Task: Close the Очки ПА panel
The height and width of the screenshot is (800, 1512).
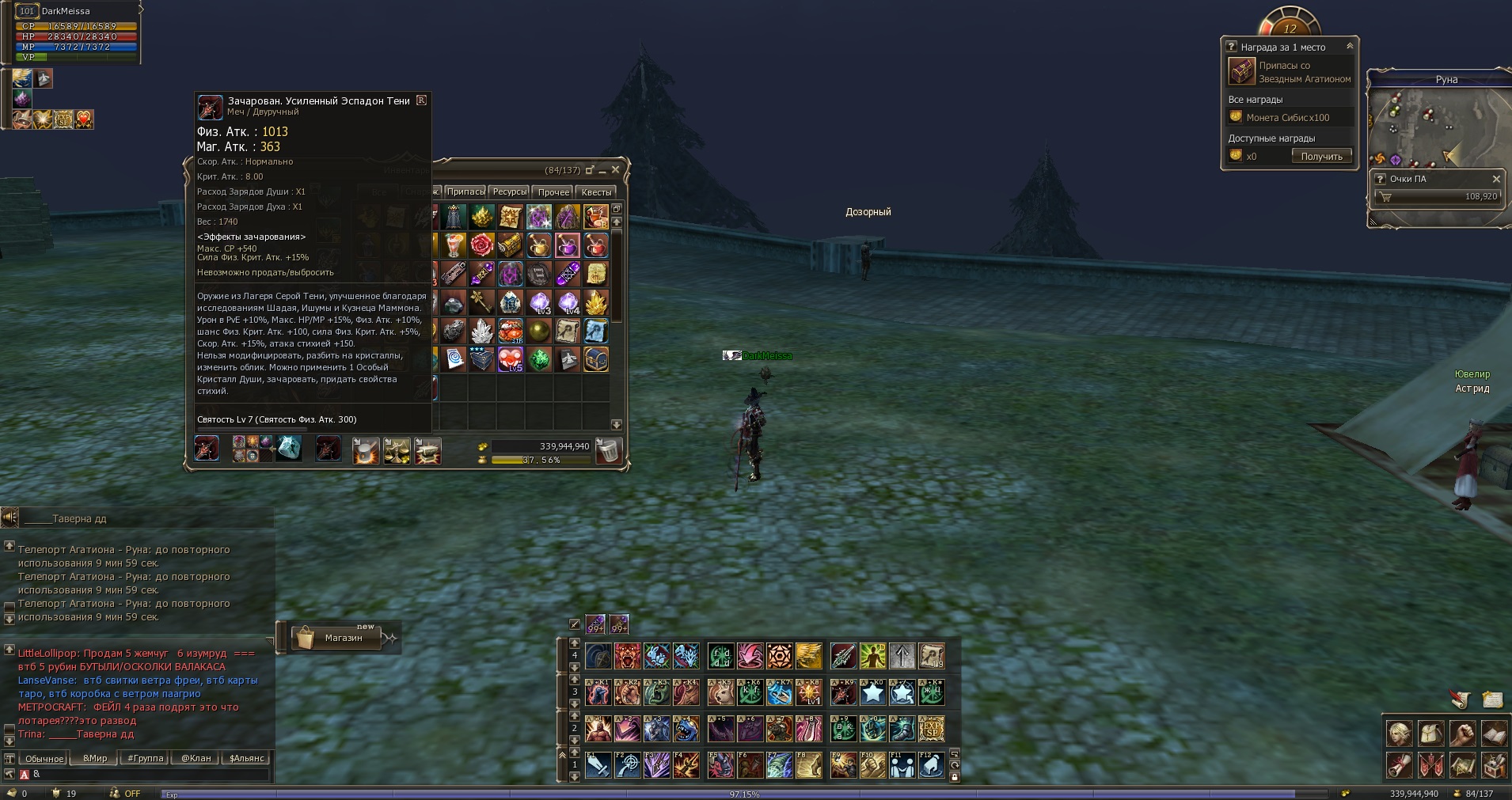Action: coord(1495,179)
